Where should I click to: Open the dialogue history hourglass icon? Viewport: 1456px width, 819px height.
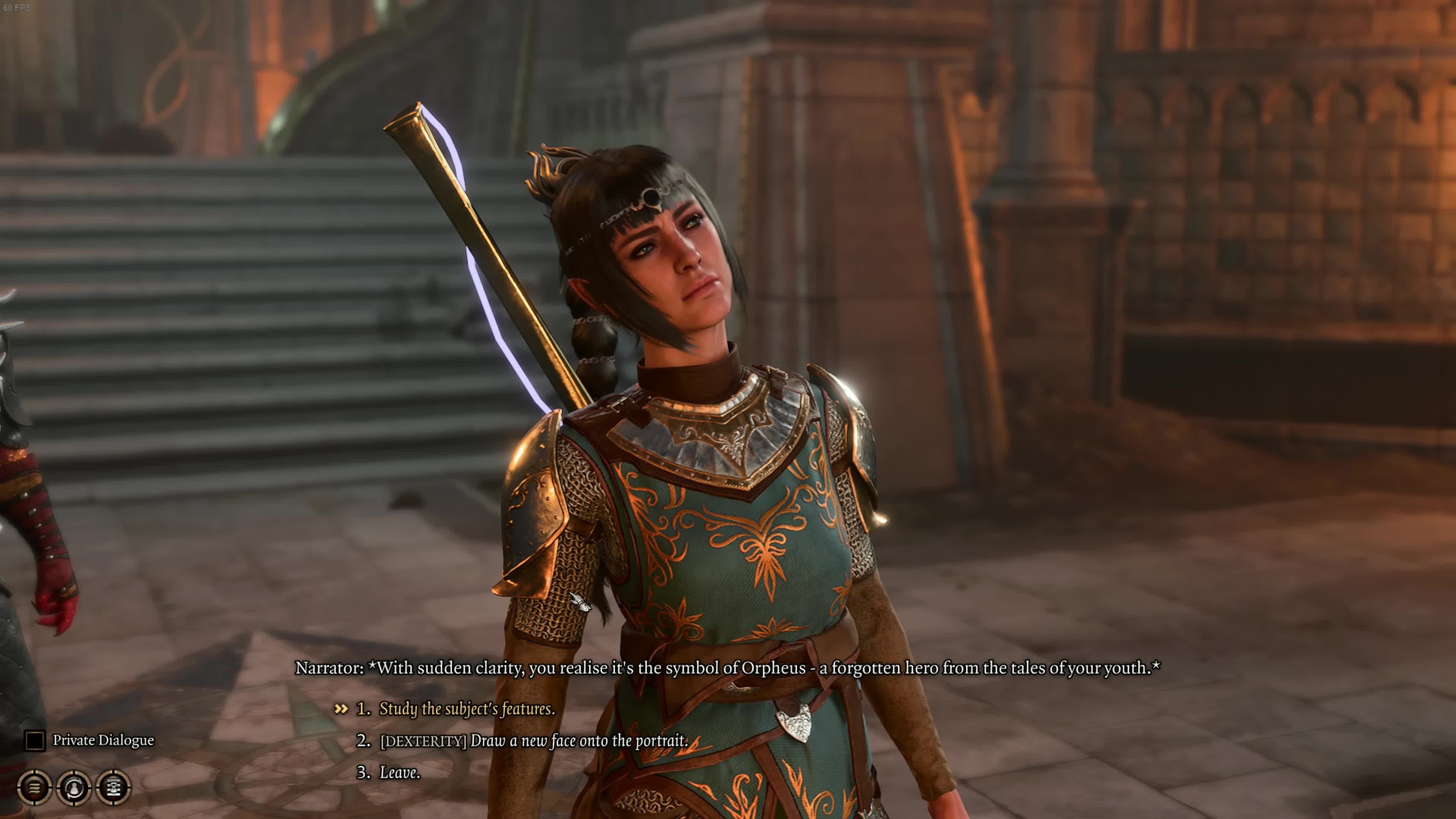(114, 787)
